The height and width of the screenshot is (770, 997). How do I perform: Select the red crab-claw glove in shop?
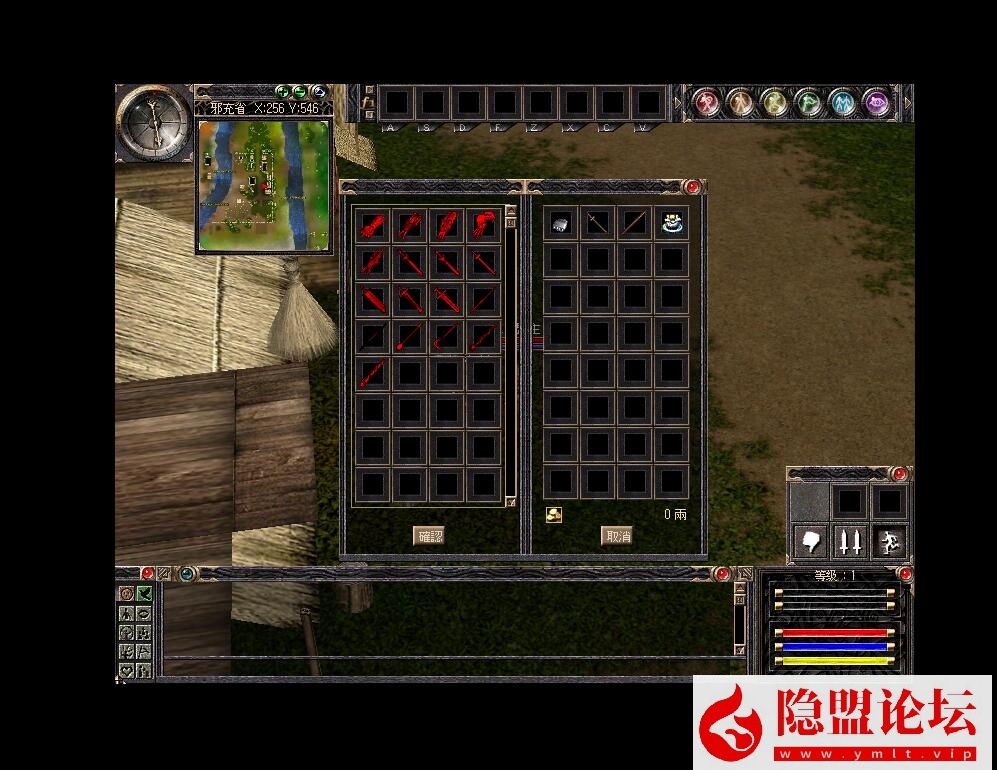pyautogui.click(x=485, y=224)
